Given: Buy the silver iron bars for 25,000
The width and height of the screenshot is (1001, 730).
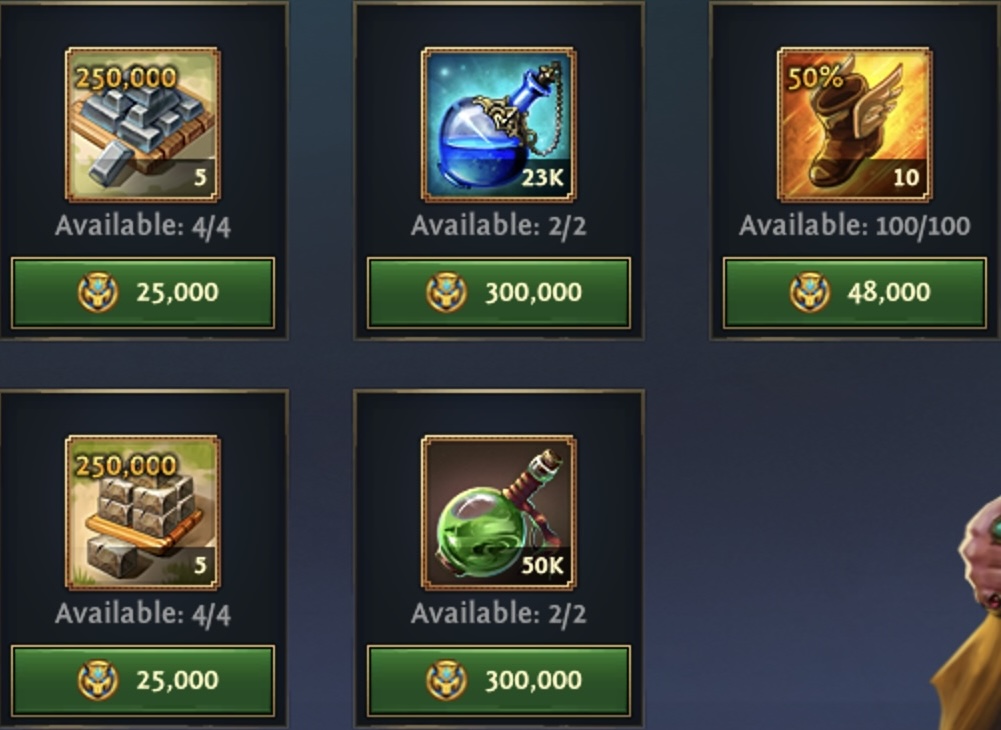Looking at the screenshot, I should pos(143,293).
